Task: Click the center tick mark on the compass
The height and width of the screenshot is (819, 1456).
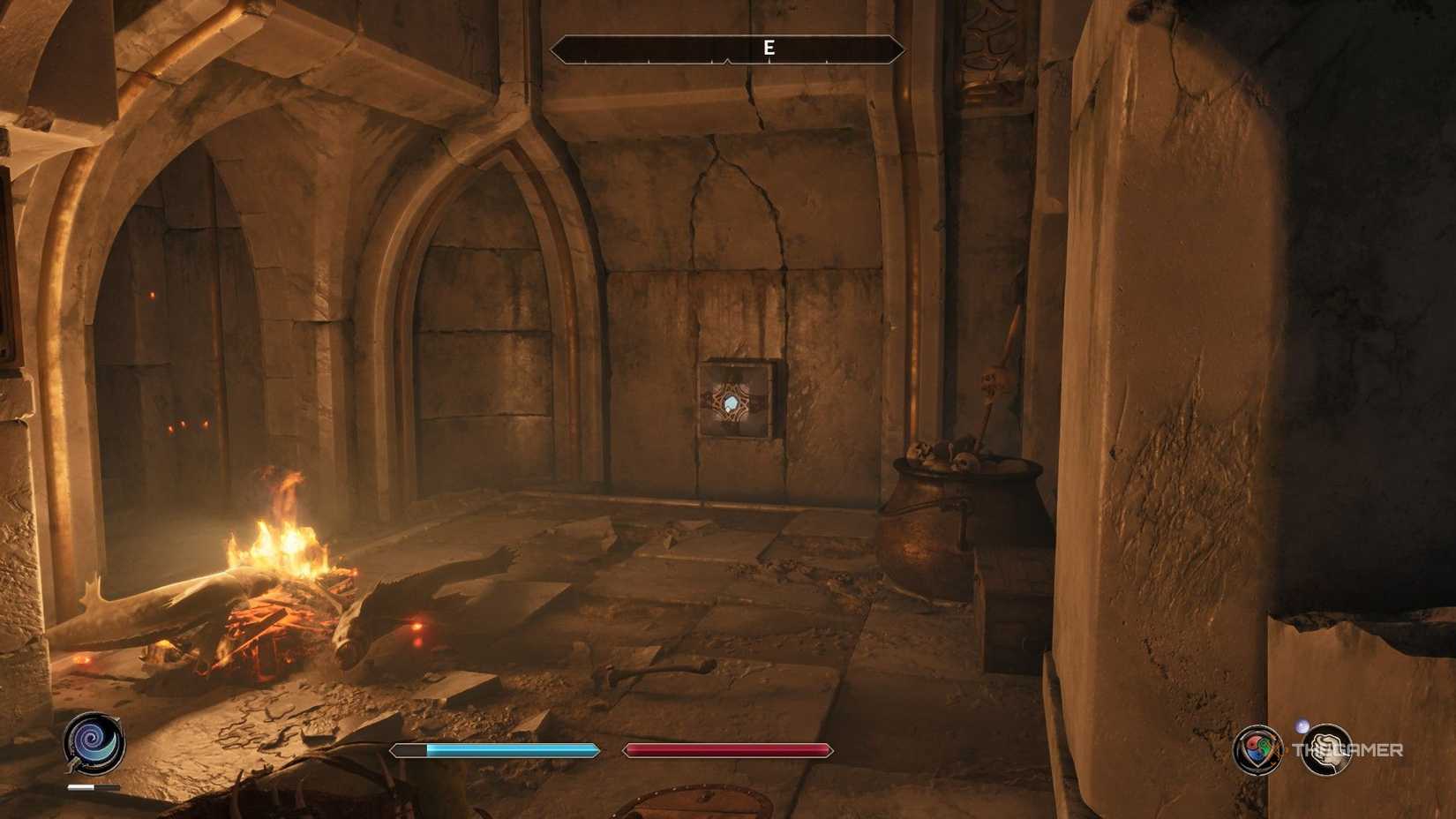Action: 728,62
